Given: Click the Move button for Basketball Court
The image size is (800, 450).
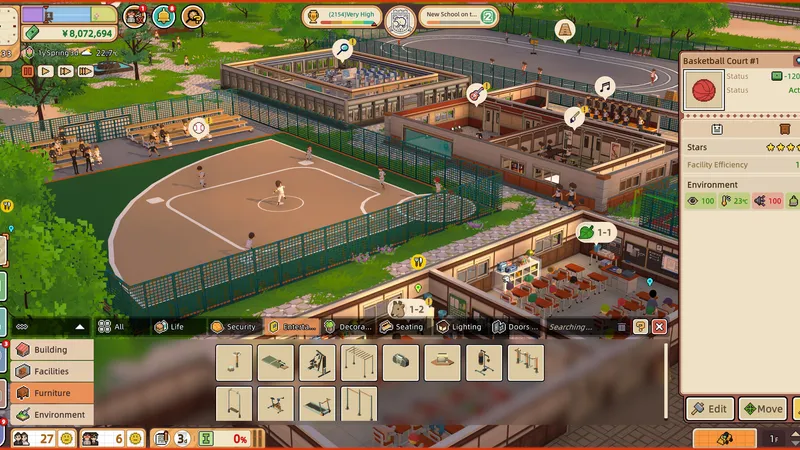Looking at the screenshot, I should [762, 409].
